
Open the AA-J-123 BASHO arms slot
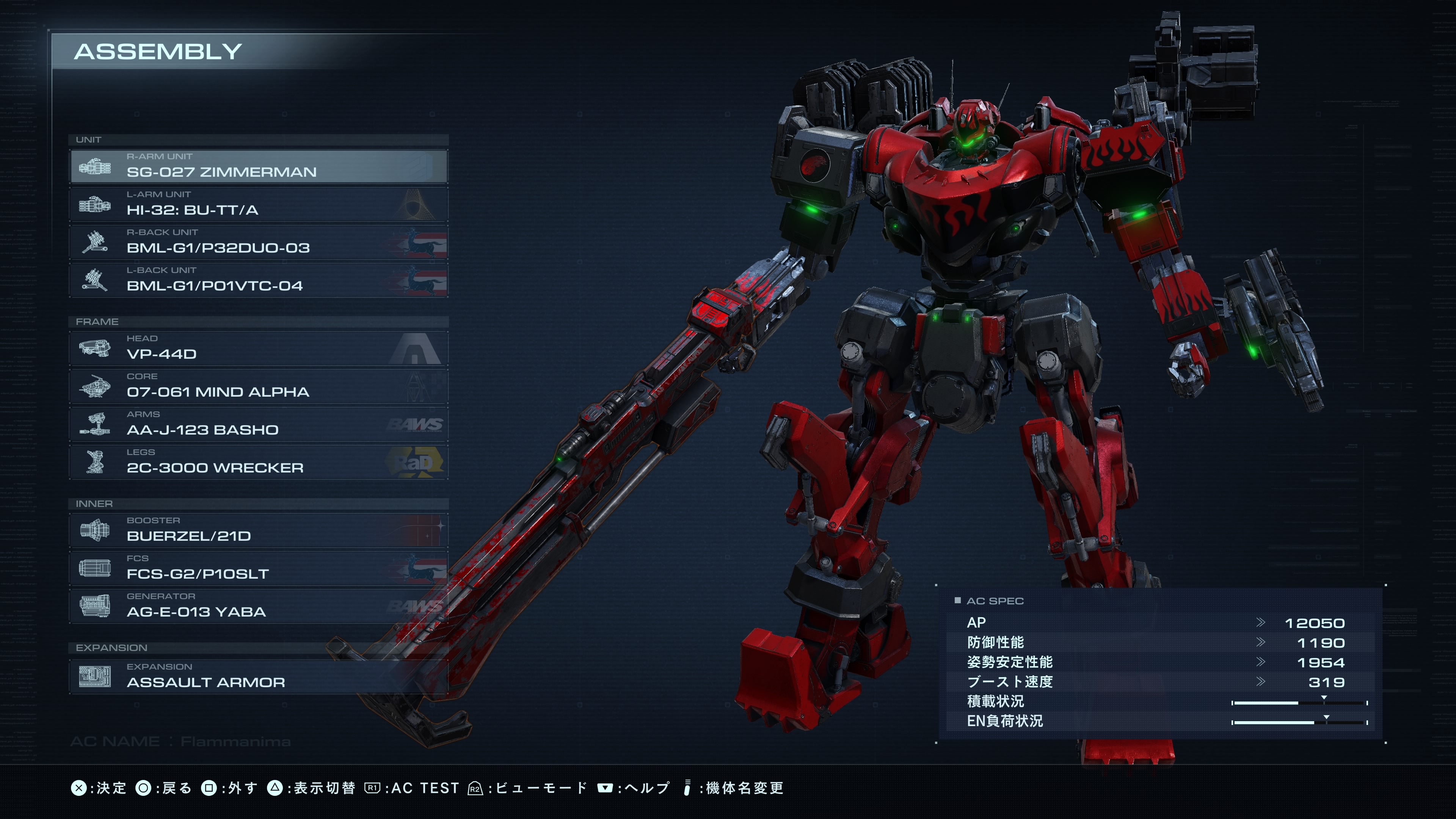[259, 424]
